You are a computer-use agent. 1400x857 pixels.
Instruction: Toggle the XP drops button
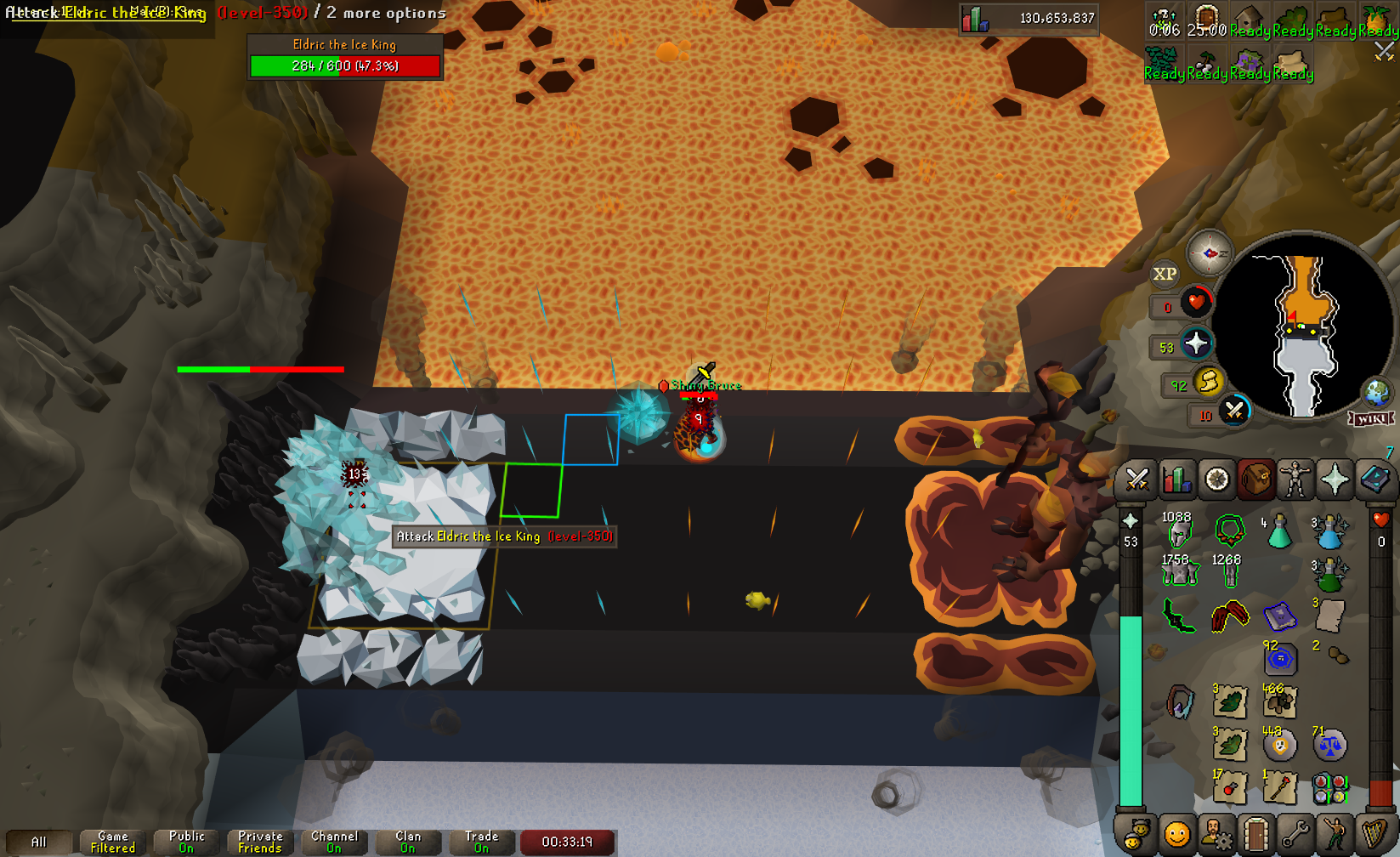pyautogui.click(x=1165, y=274)
